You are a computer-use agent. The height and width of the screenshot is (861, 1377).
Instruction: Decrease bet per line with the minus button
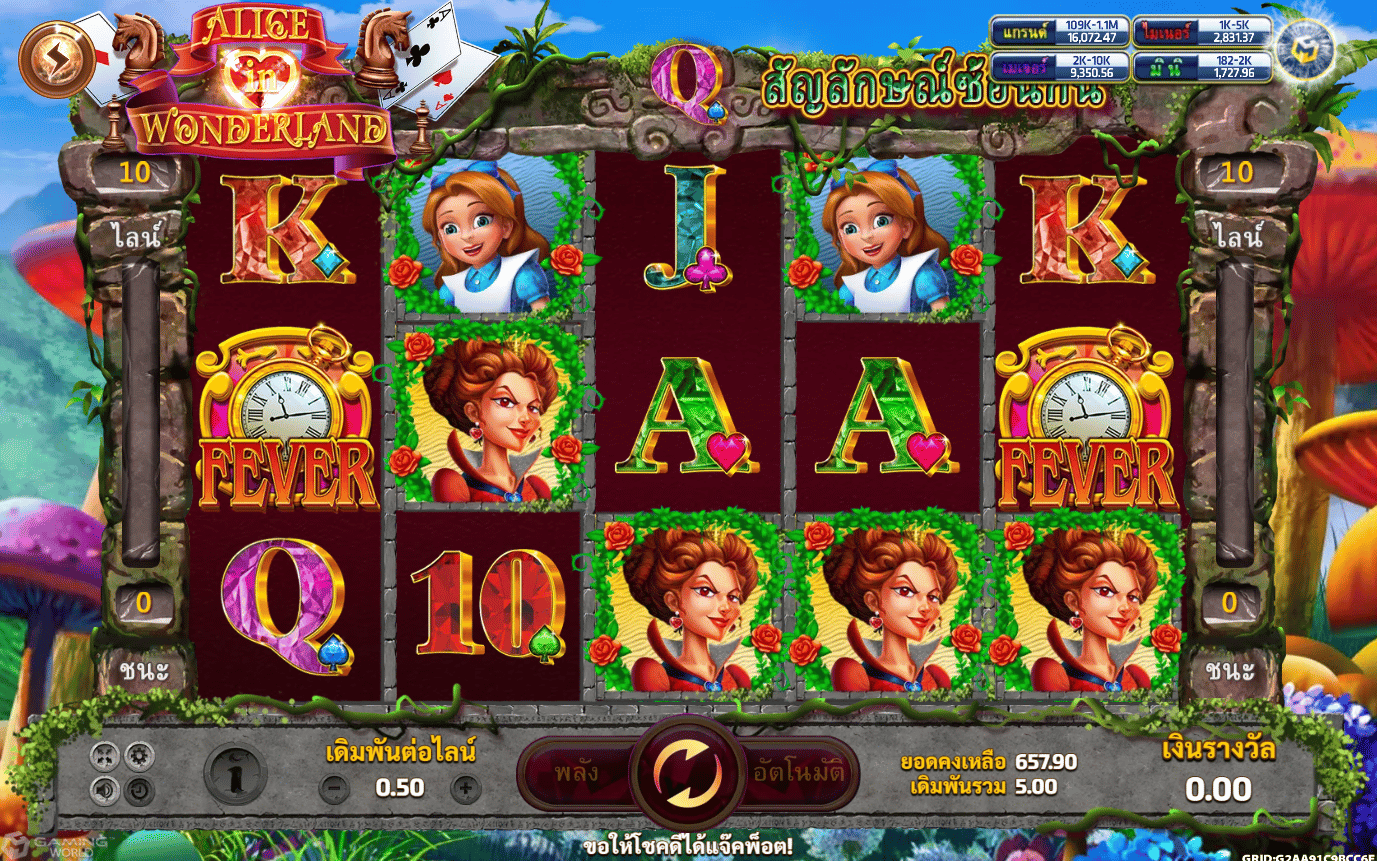click(x=333, y=789)
